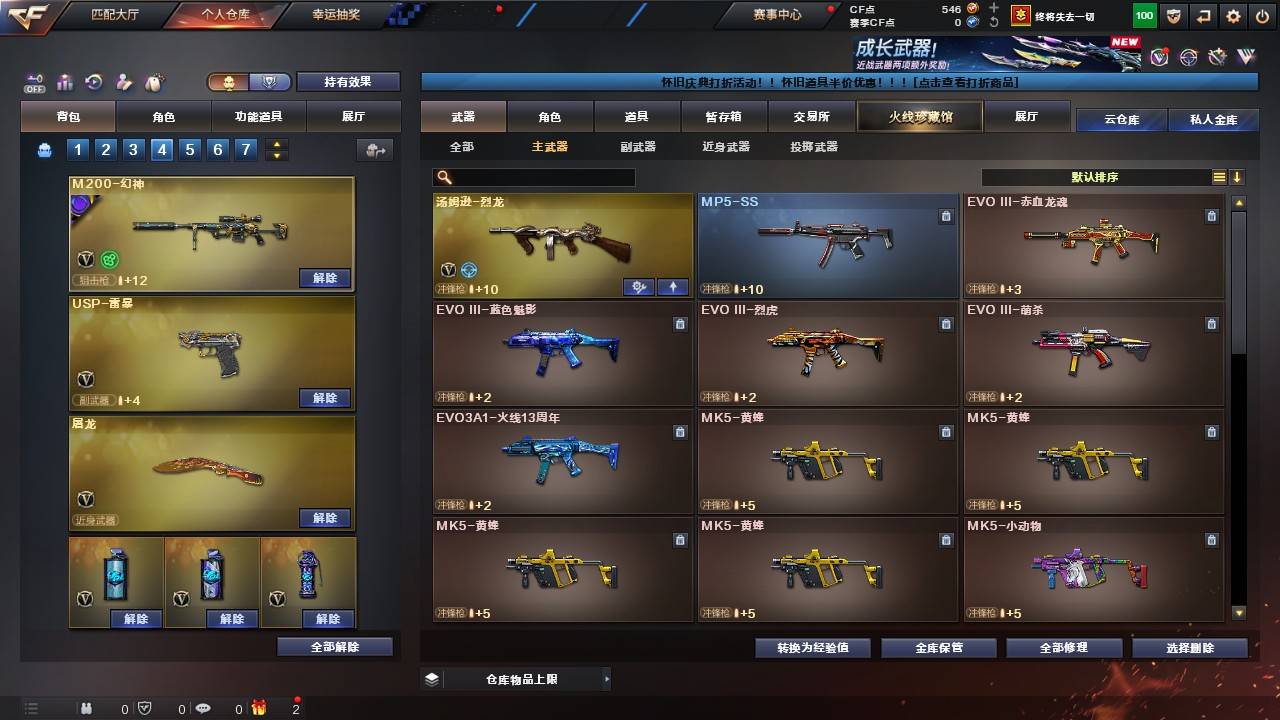
Task: Click the chat bubble icon in bottom bar
Action: (x=204, y=708)
